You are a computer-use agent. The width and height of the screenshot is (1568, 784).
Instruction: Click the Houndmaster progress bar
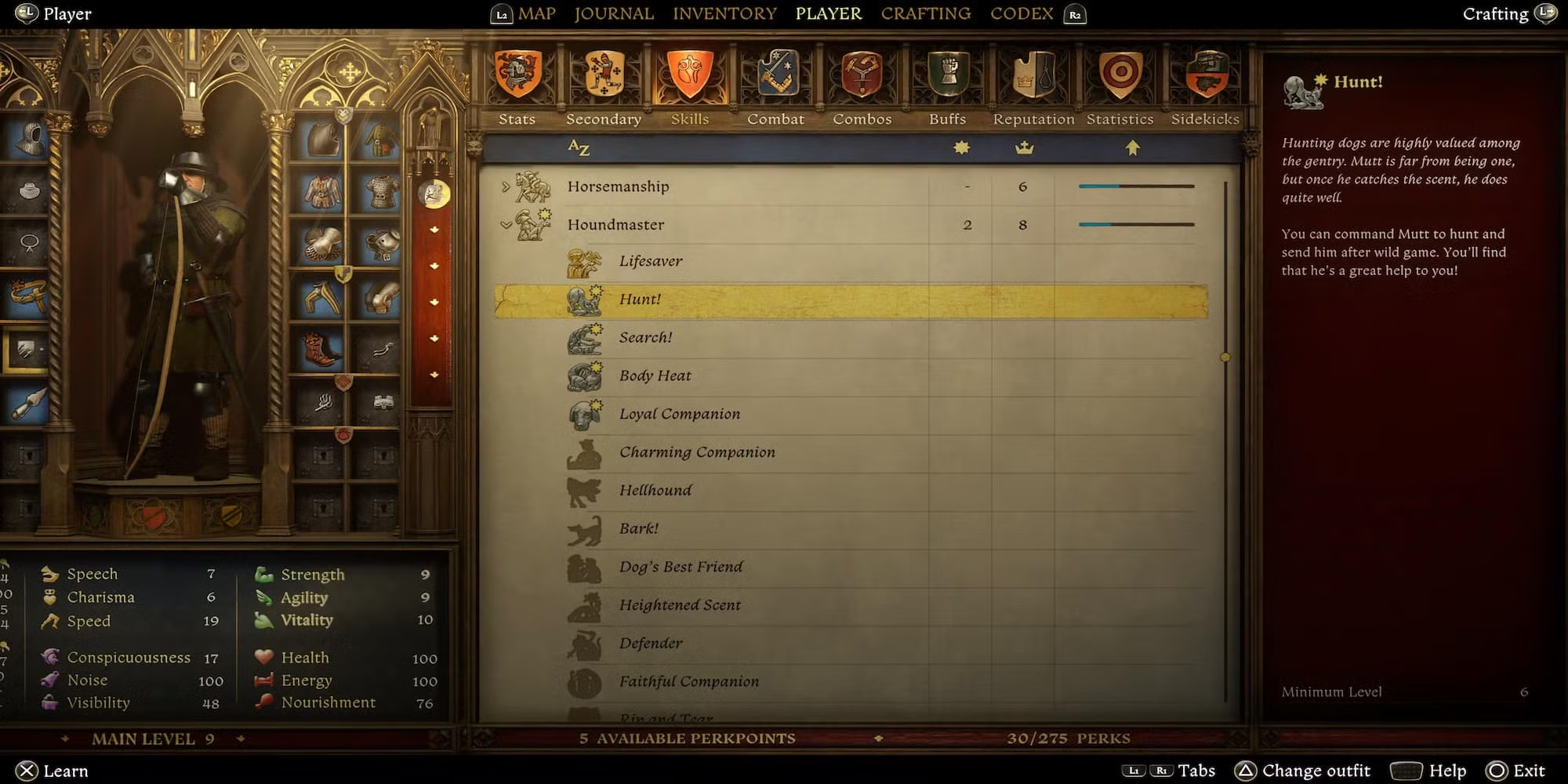1136,224
